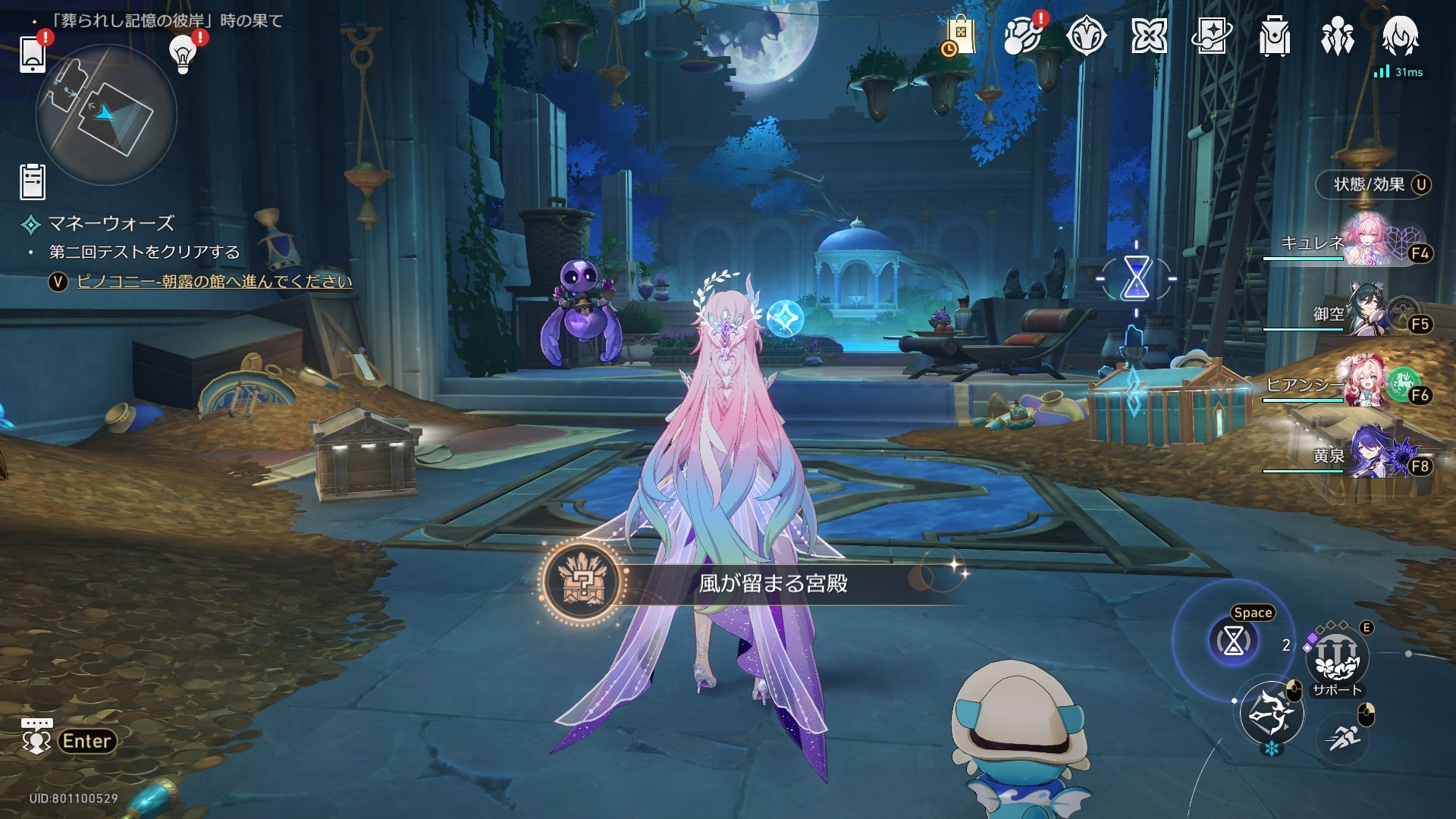Open the shopping bag store icon

point(960,36)
